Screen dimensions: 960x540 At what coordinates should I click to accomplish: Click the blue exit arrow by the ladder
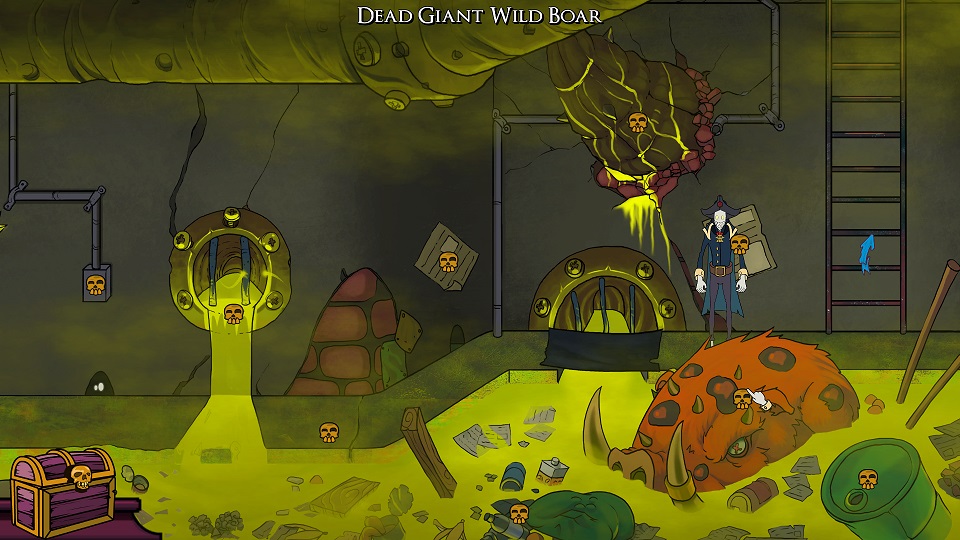tap(867, 253)
